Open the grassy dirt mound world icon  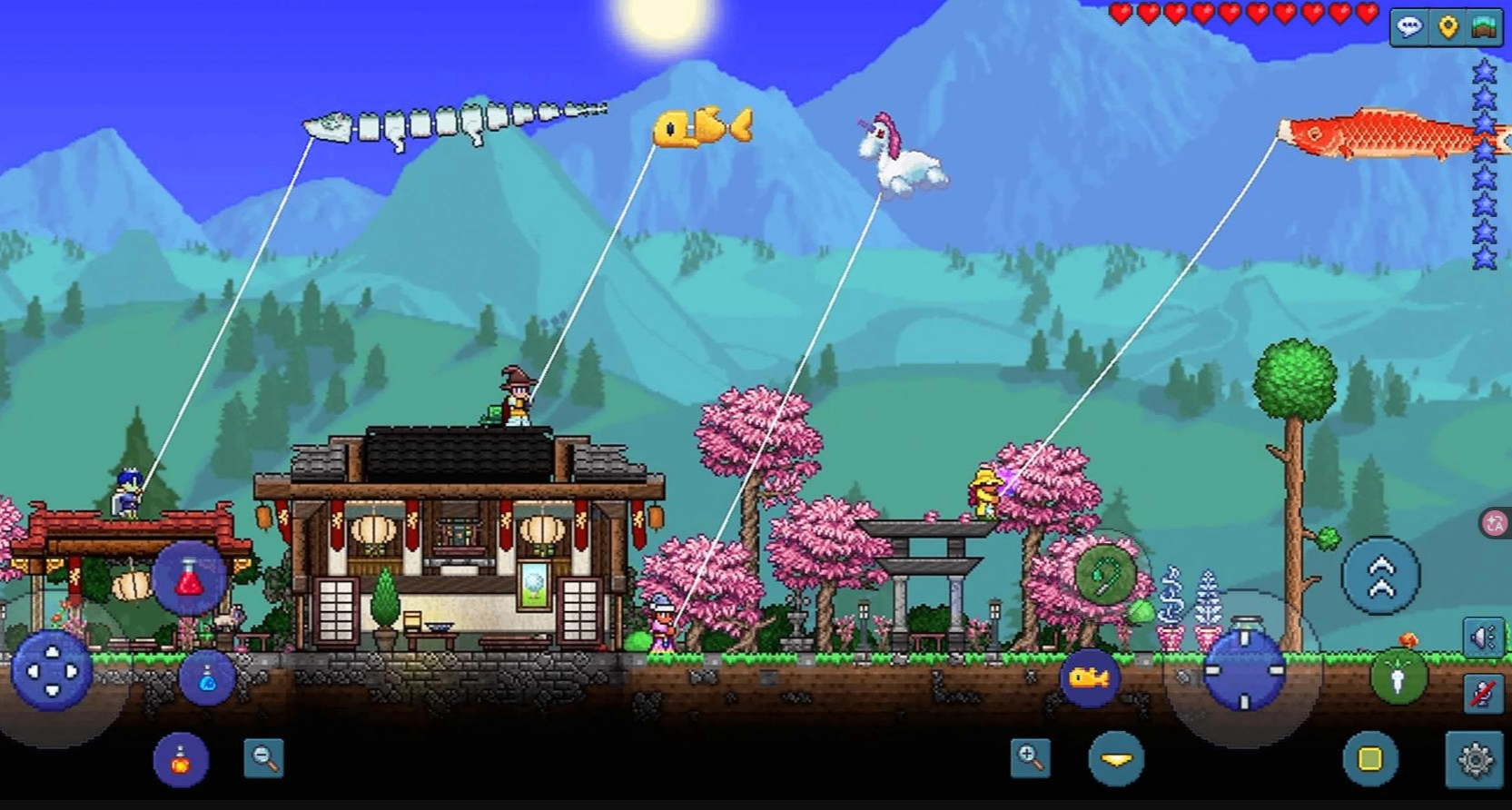[1485, 27]
